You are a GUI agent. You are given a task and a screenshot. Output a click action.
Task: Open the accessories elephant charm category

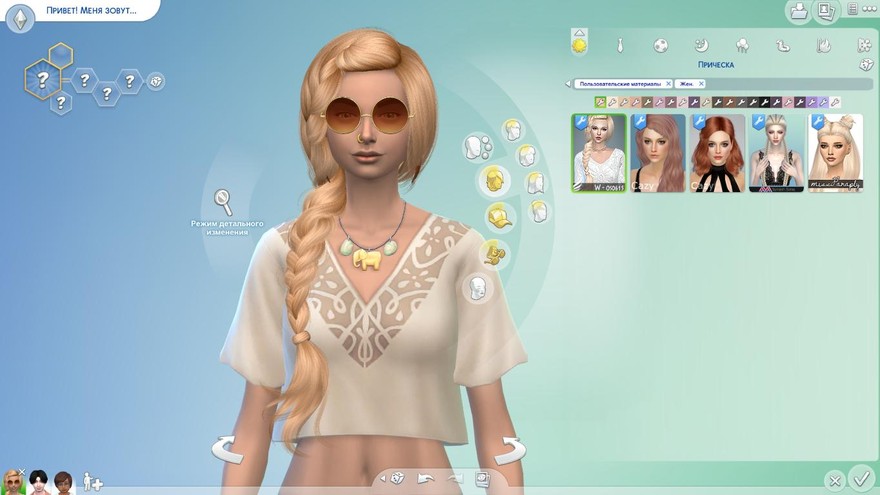click(x=492, y=253)
